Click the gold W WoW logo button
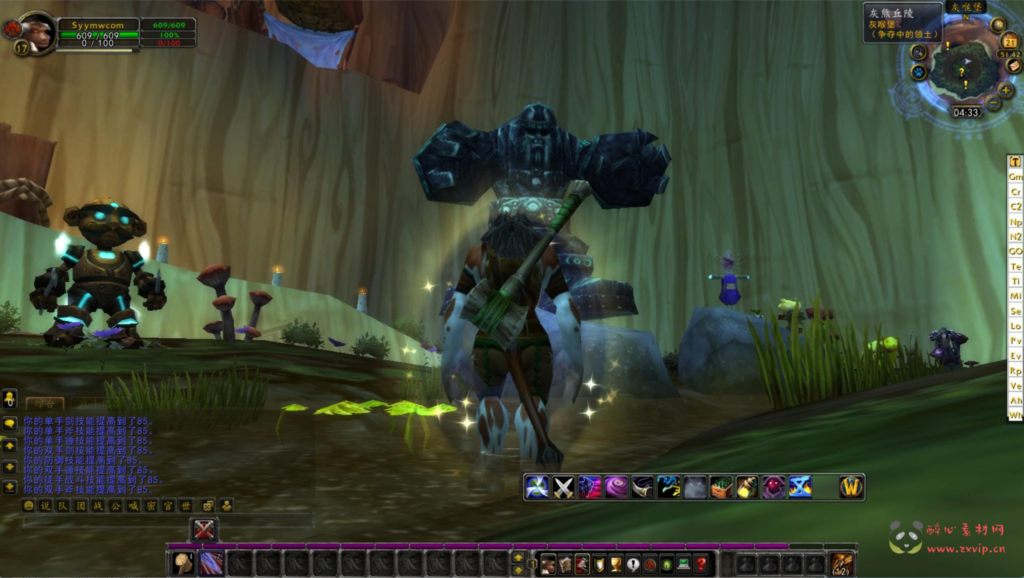Screen dimensions: 1024x578 [851, 487]
